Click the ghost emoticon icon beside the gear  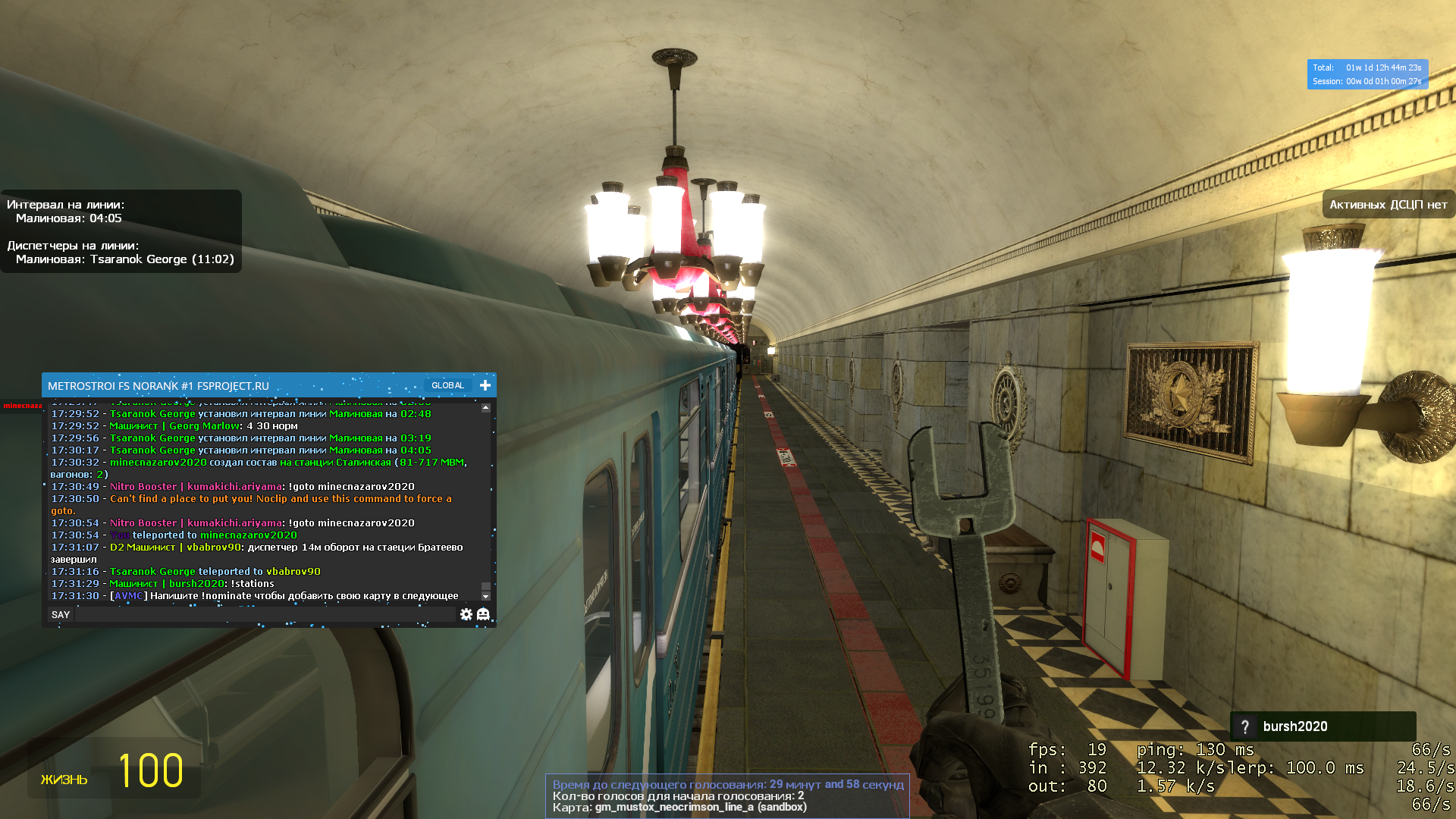point(484,614)
